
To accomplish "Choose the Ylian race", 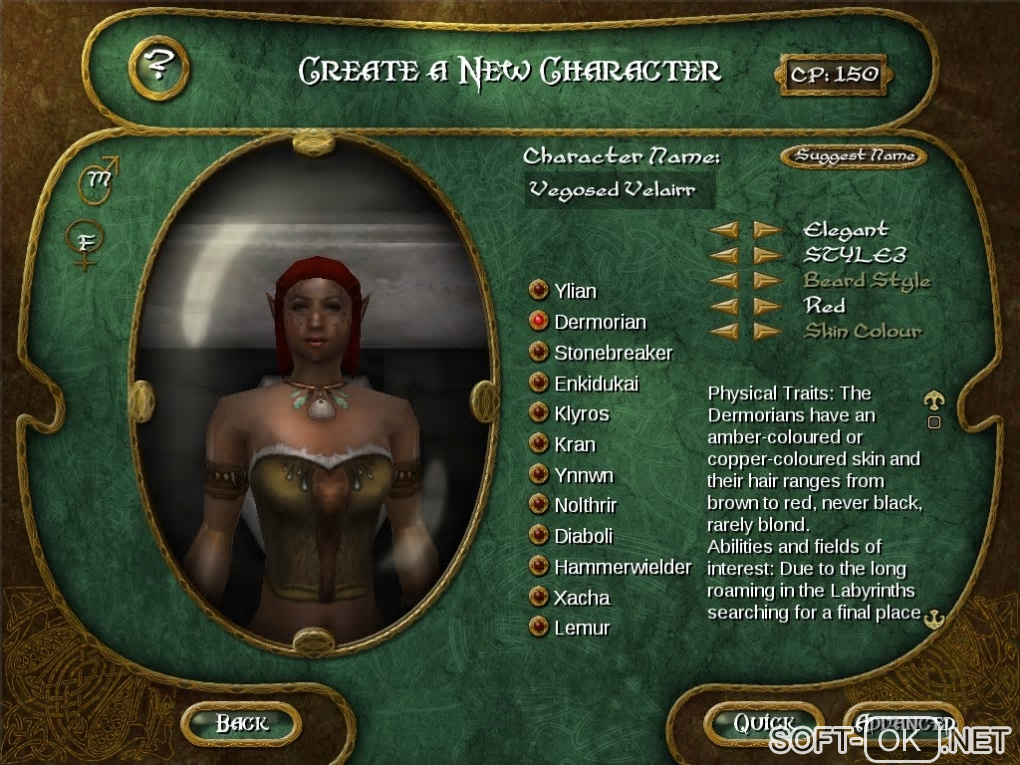I will pos(539,291).
